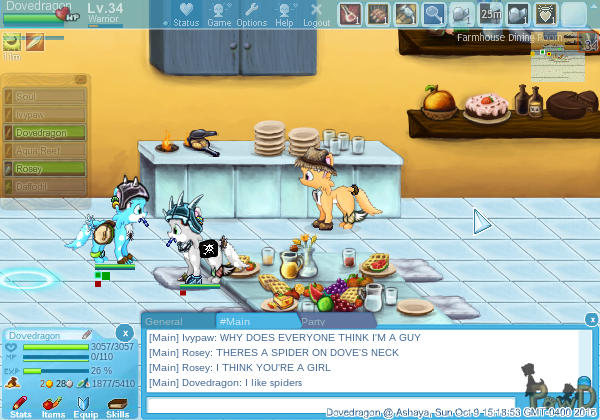600x420 pixels.
Task: Open the Equip panel
Action: (x=85, y=403)
